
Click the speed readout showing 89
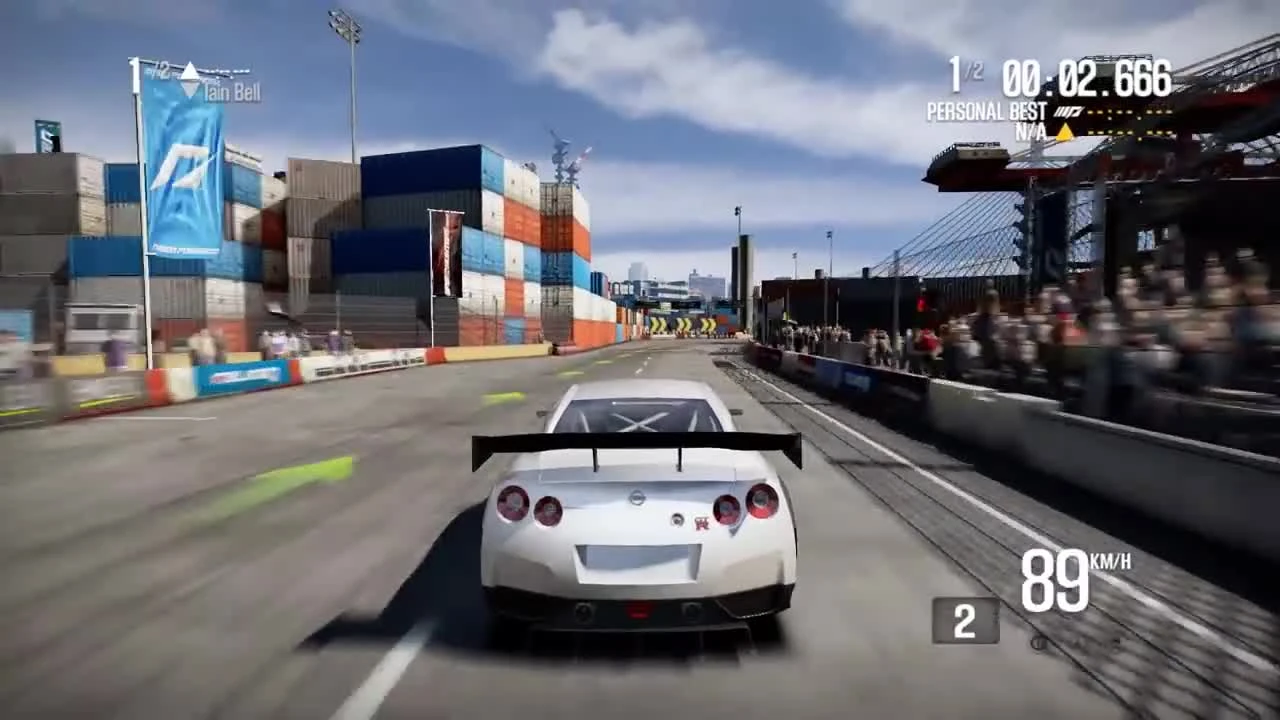pyautogui.click(x=1054, y=580)
